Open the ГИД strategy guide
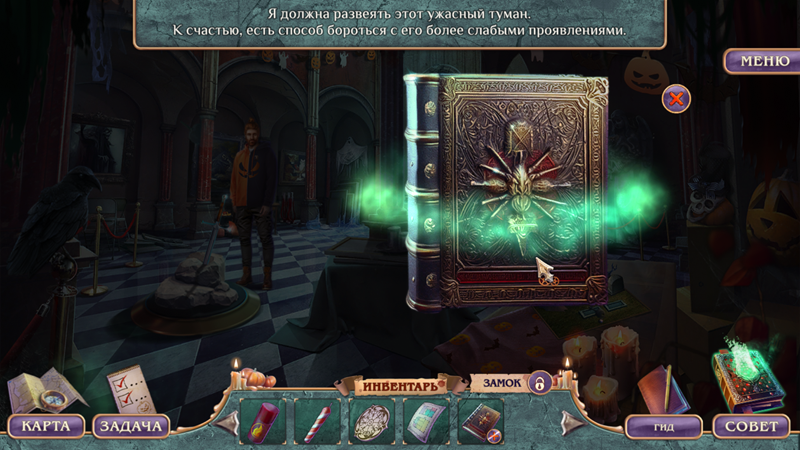Viewport: 800px width, 450px height. [x=664, y=426]
